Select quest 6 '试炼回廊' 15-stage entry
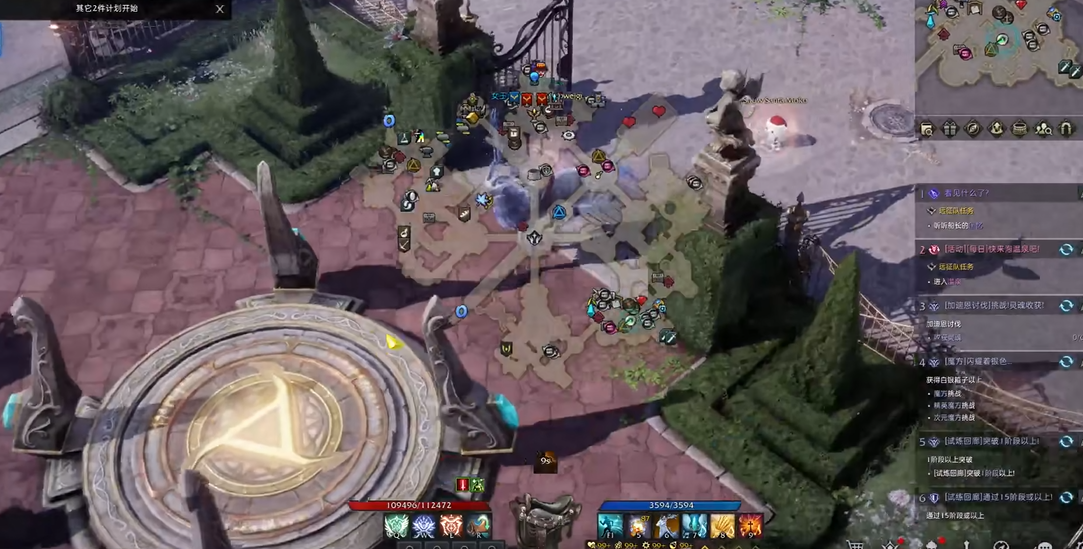Screen dimensions: 1083x549 click(x=985, y=497)
